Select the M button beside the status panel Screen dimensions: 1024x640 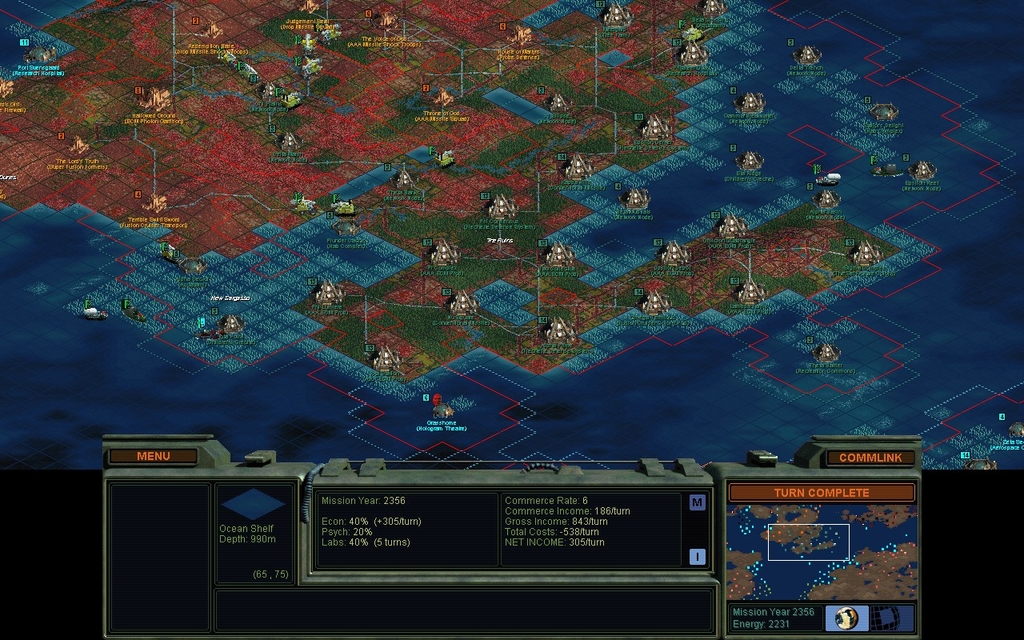697,502
